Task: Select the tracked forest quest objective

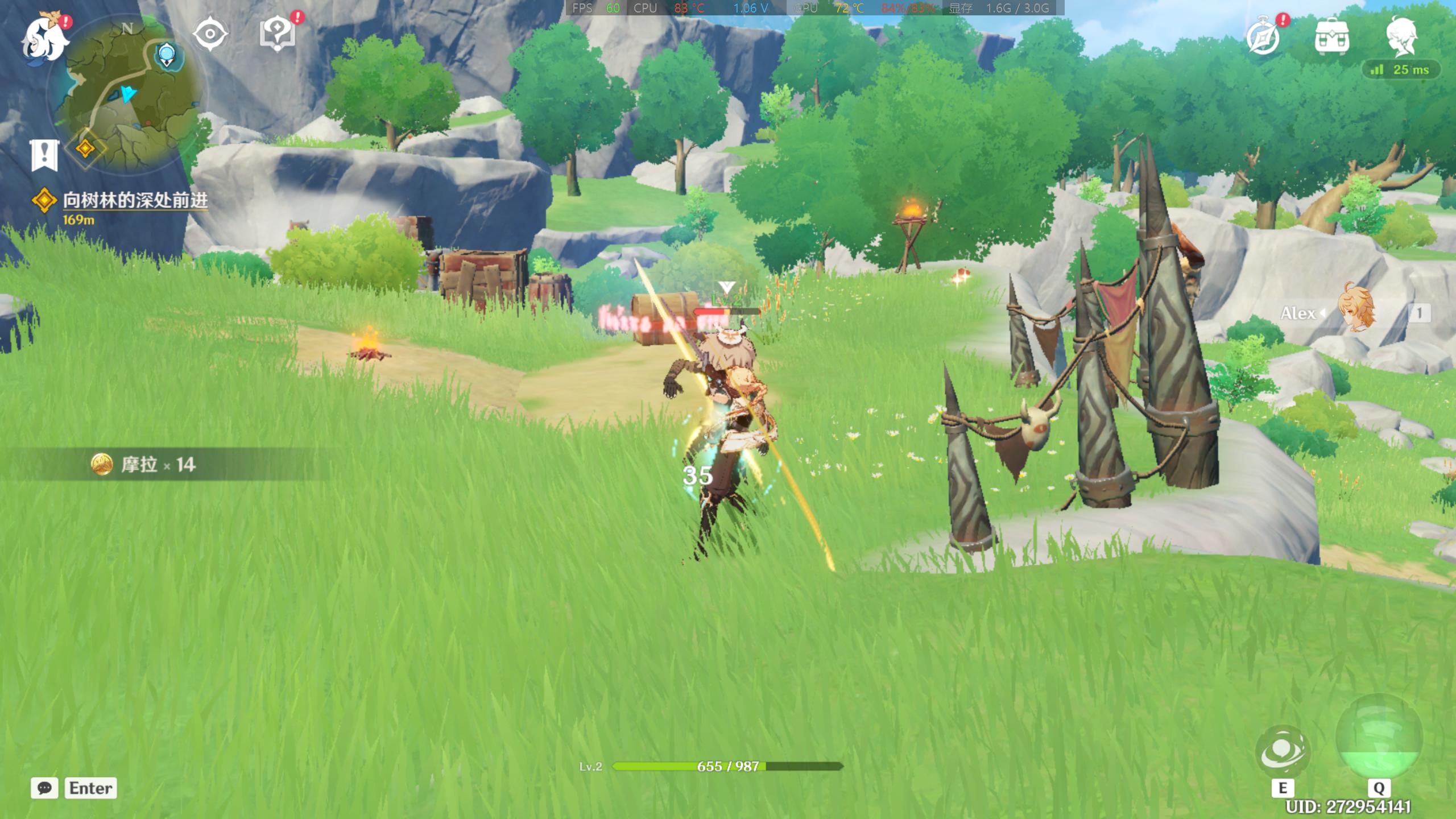Action: coord(134,201)
